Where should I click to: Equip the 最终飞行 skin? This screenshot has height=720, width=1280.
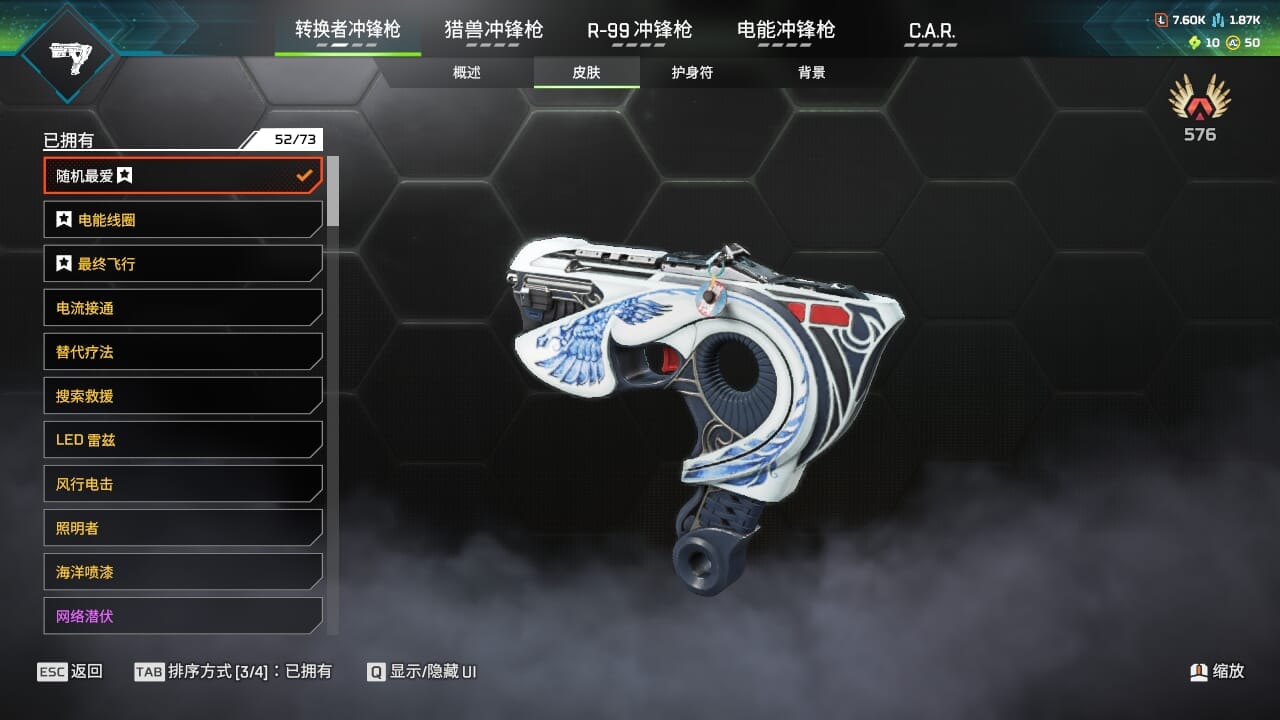(182, 264)
